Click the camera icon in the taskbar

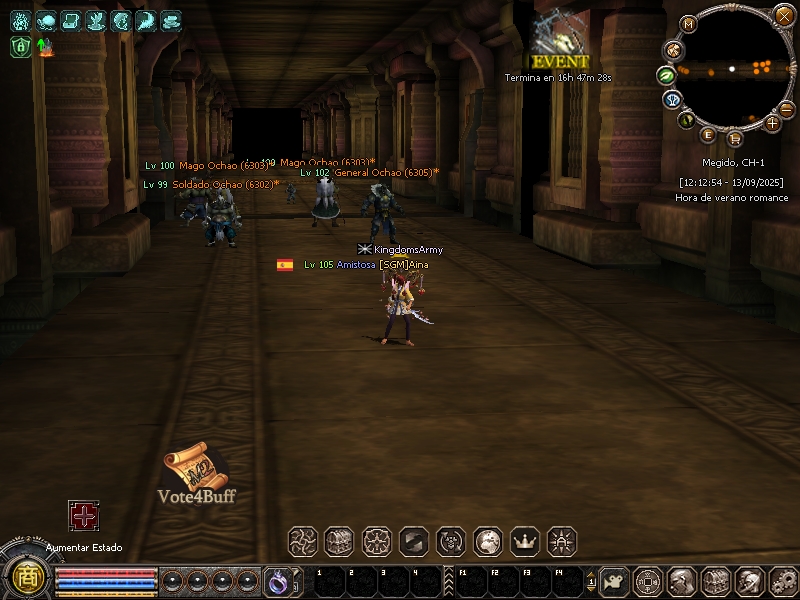[616, 581]
